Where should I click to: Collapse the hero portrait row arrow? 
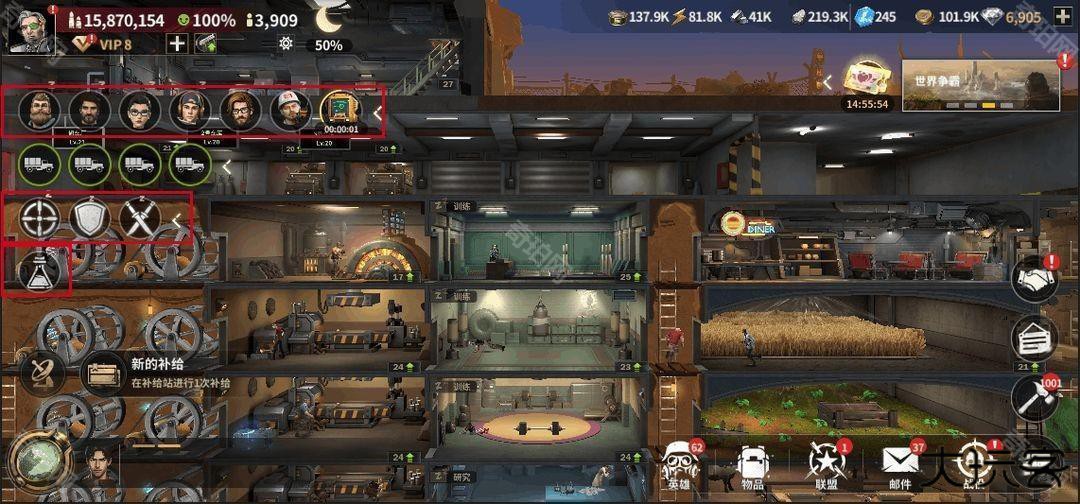pos(377,113)
